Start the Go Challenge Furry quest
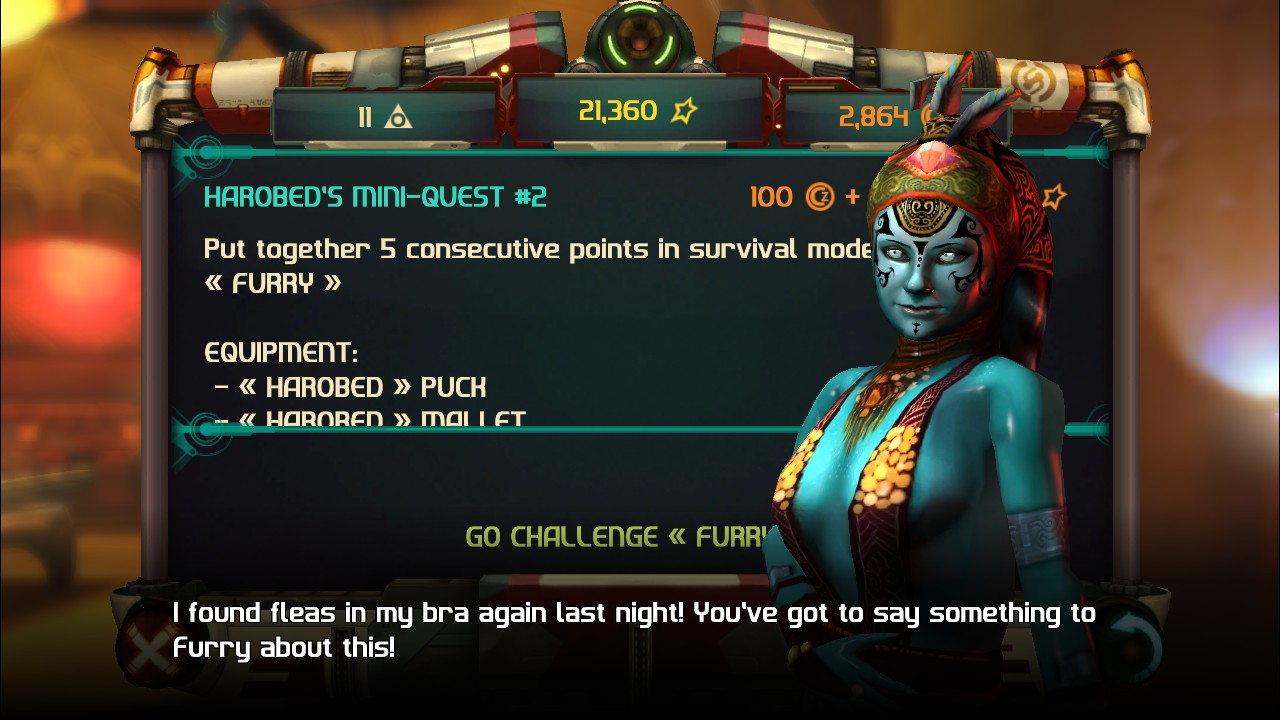The width and height of the screenshot is (1280, 720). point(620,537)
